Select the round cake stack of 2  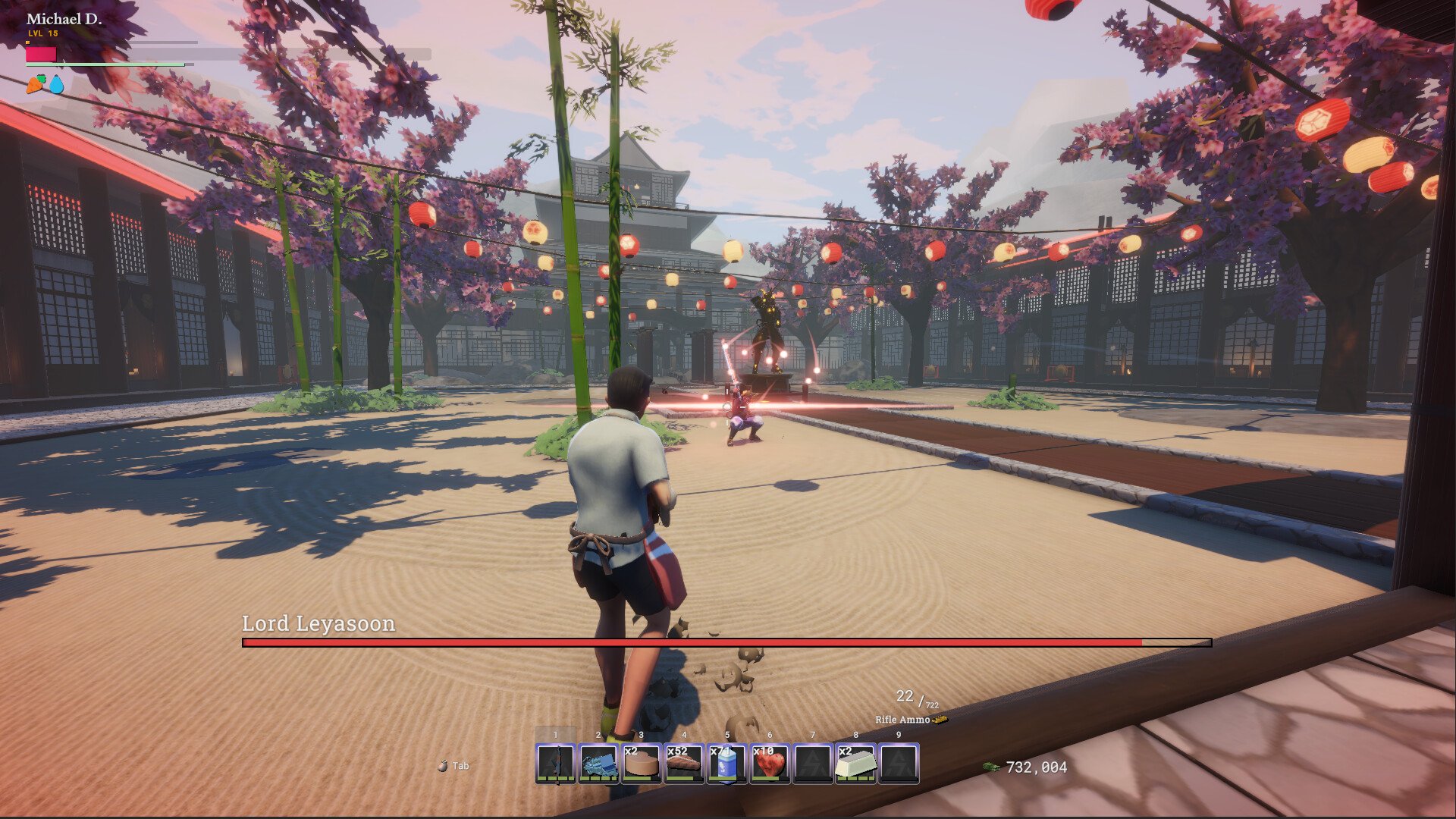(x=642, y=763)
